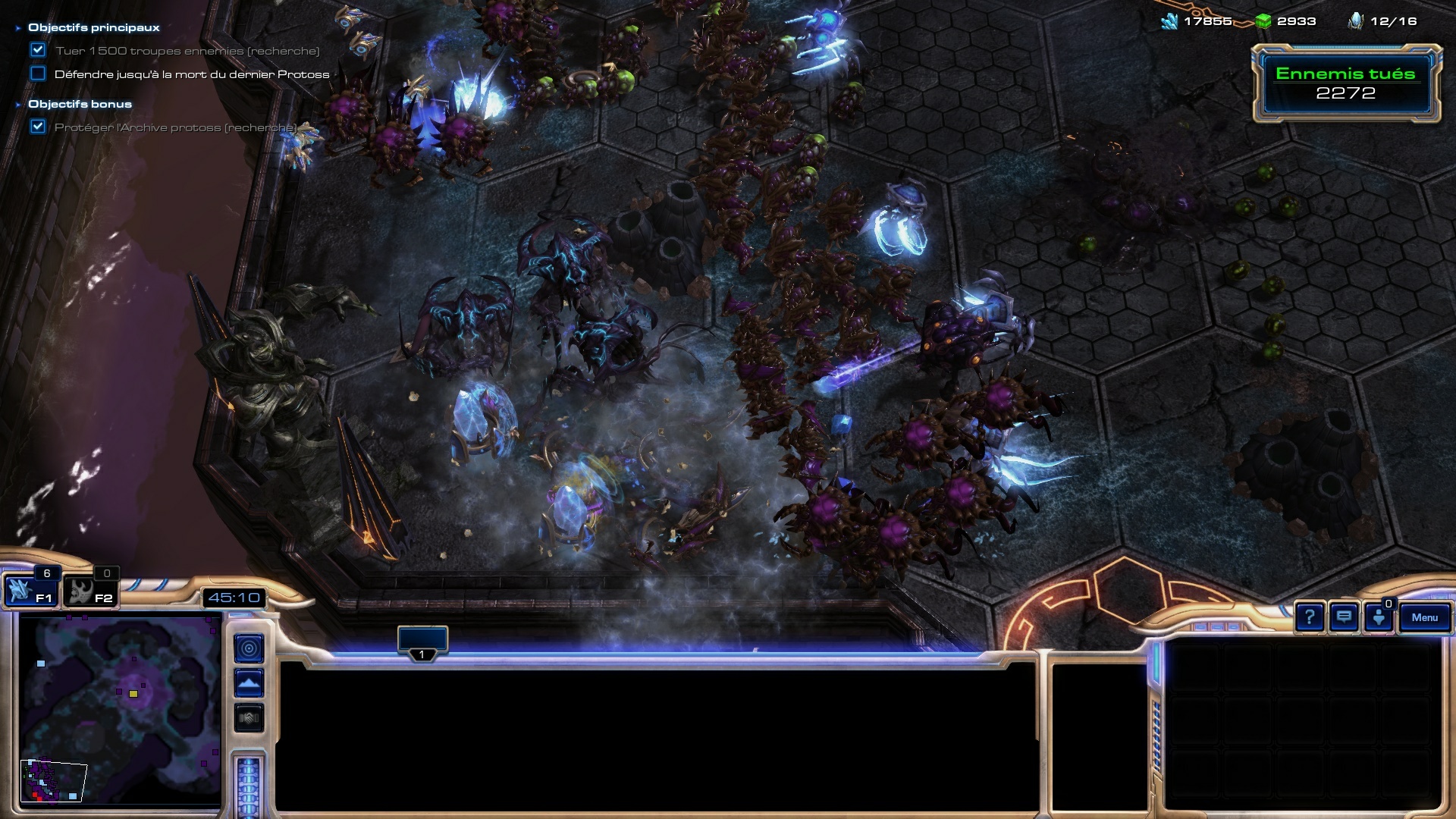Open the game Menu
Image resolution: width=1456 pixels, height=819 pixels.
coord(1424,617)
